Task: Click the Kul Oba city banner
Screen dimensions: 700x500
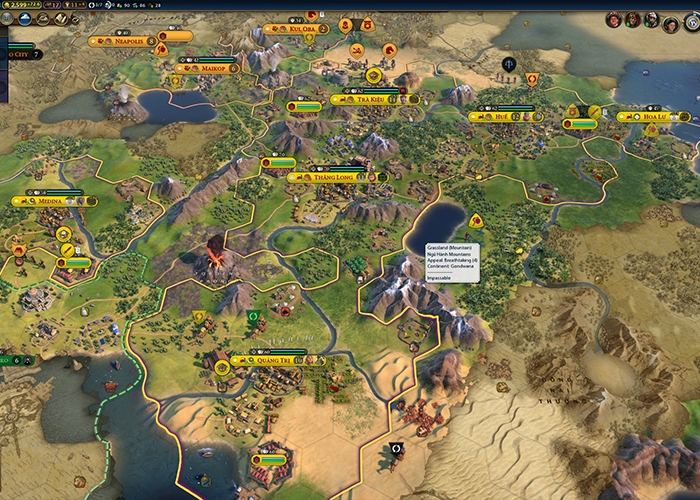Action: coord(302,29)
